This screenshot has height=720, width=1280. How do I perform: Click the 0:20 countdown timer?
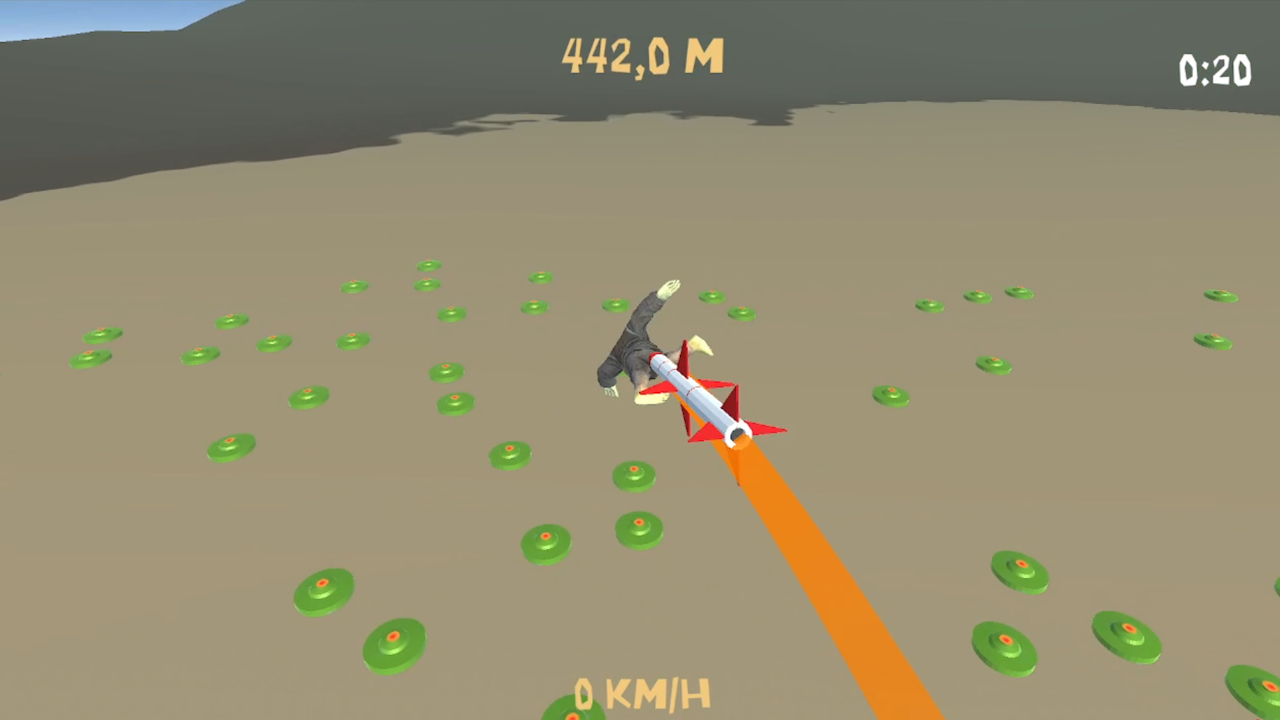click(x=1215, y=72)
